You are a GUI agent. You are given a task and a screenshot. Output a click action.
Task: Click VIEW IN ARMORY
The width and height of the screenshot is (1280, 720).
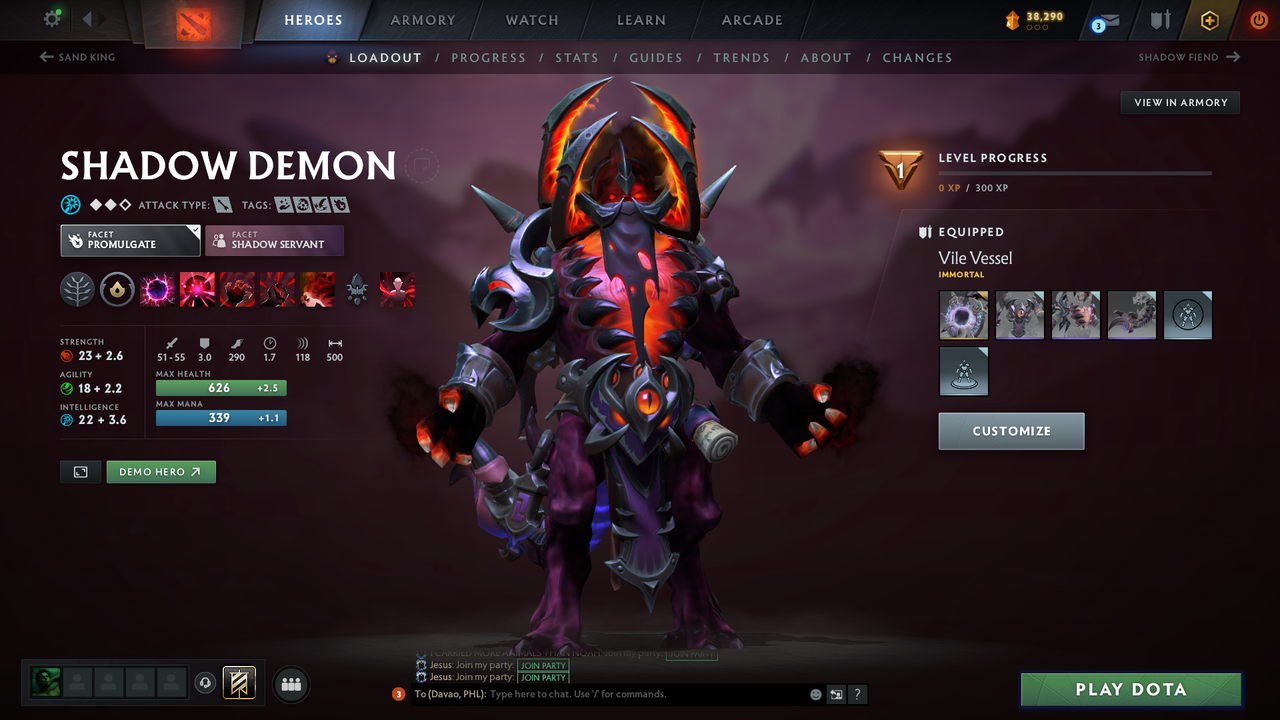[x=1179, y=102]
